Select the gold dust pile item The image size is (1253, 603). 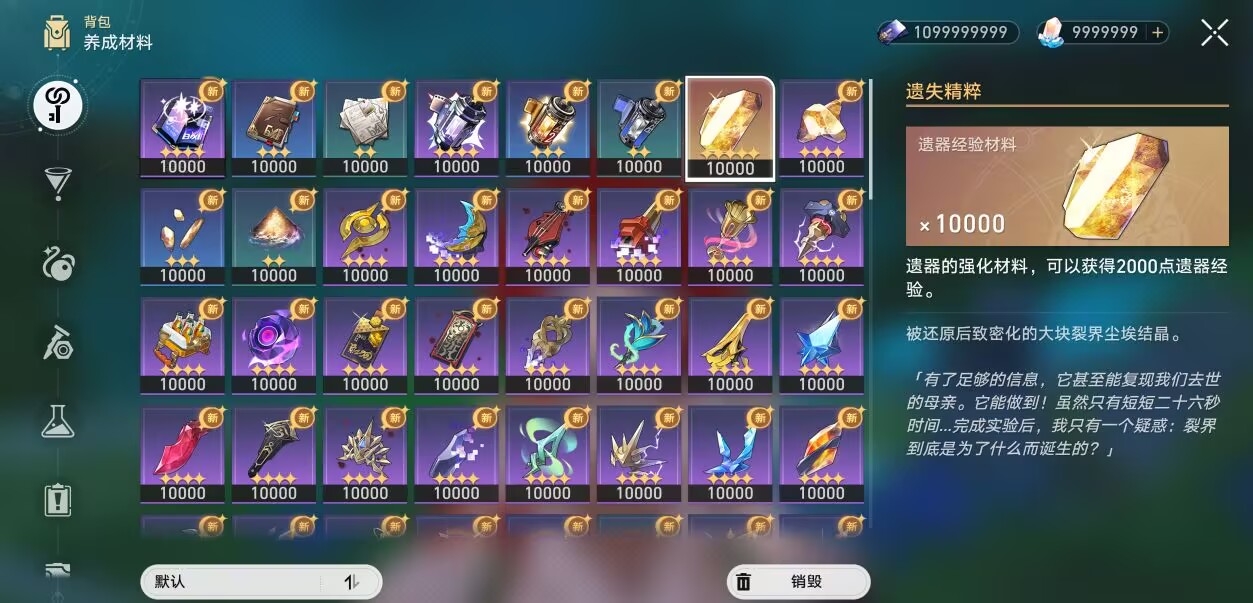274,237
